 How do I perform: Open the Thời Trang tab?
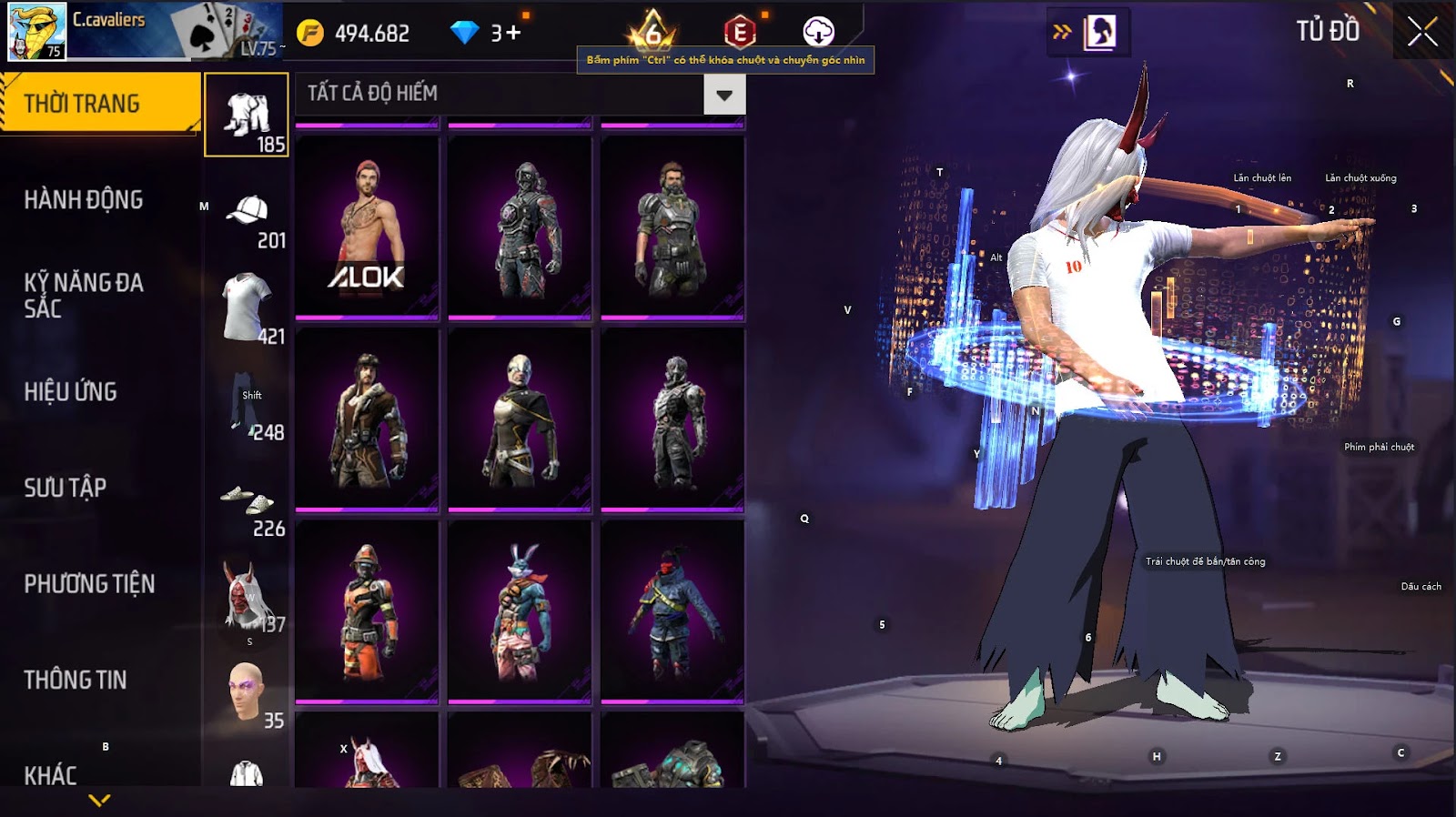click(x=100, y=104)
